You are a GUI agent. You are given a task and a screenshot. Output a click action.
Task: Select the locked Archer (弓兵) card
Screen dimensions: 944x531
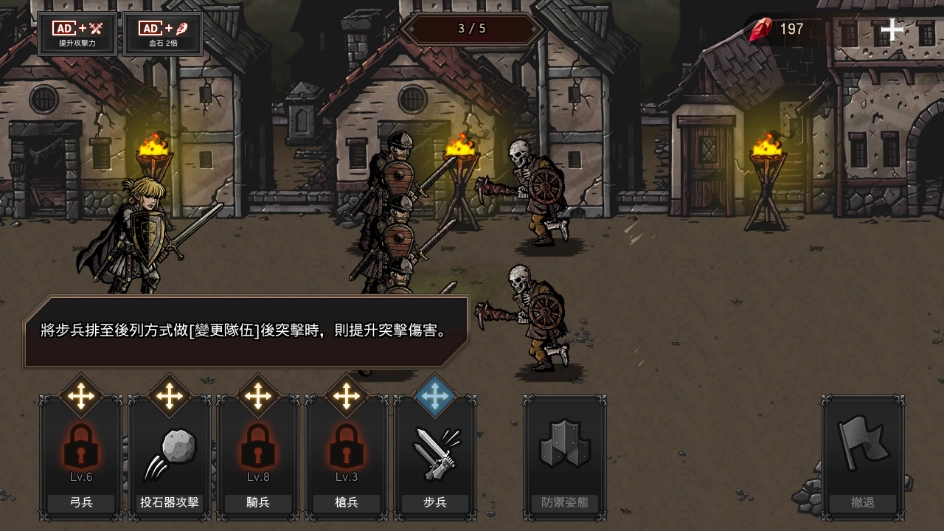tap(81, 455)
